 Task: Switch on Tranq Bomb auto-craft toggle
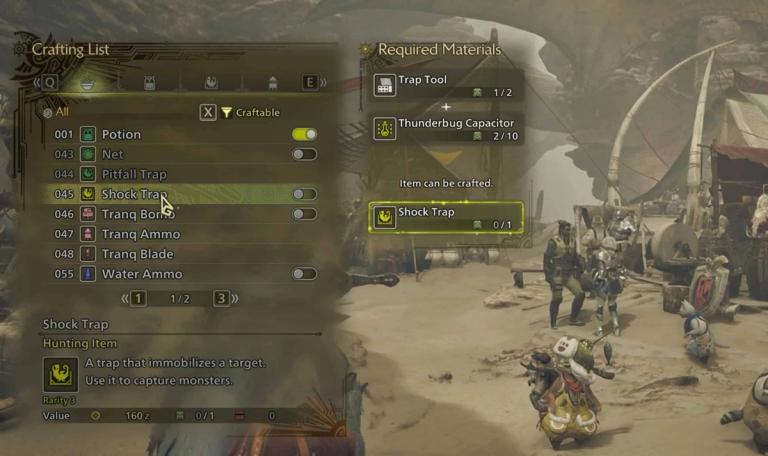(x=304, y=214)
